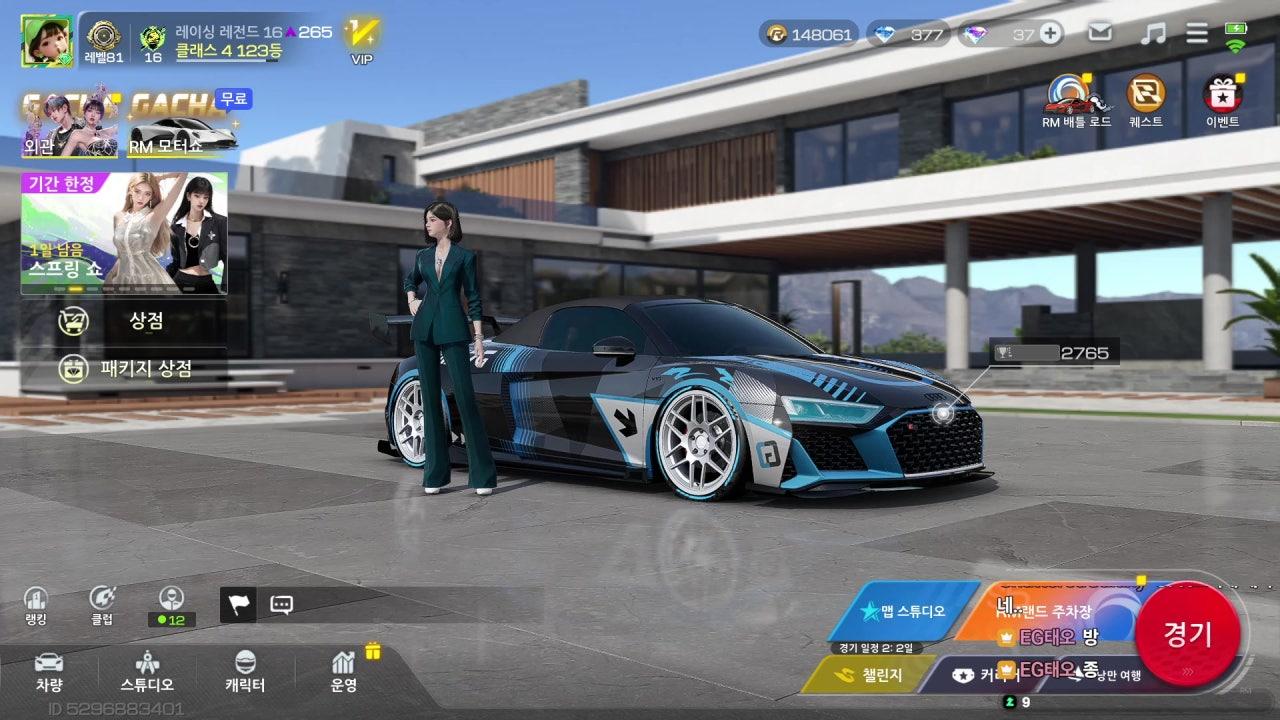Image resolution: width=1280 pixels, height=720 pixels.
Task: Open the hamburger settings menu
Action: (x=1197, y=33)
